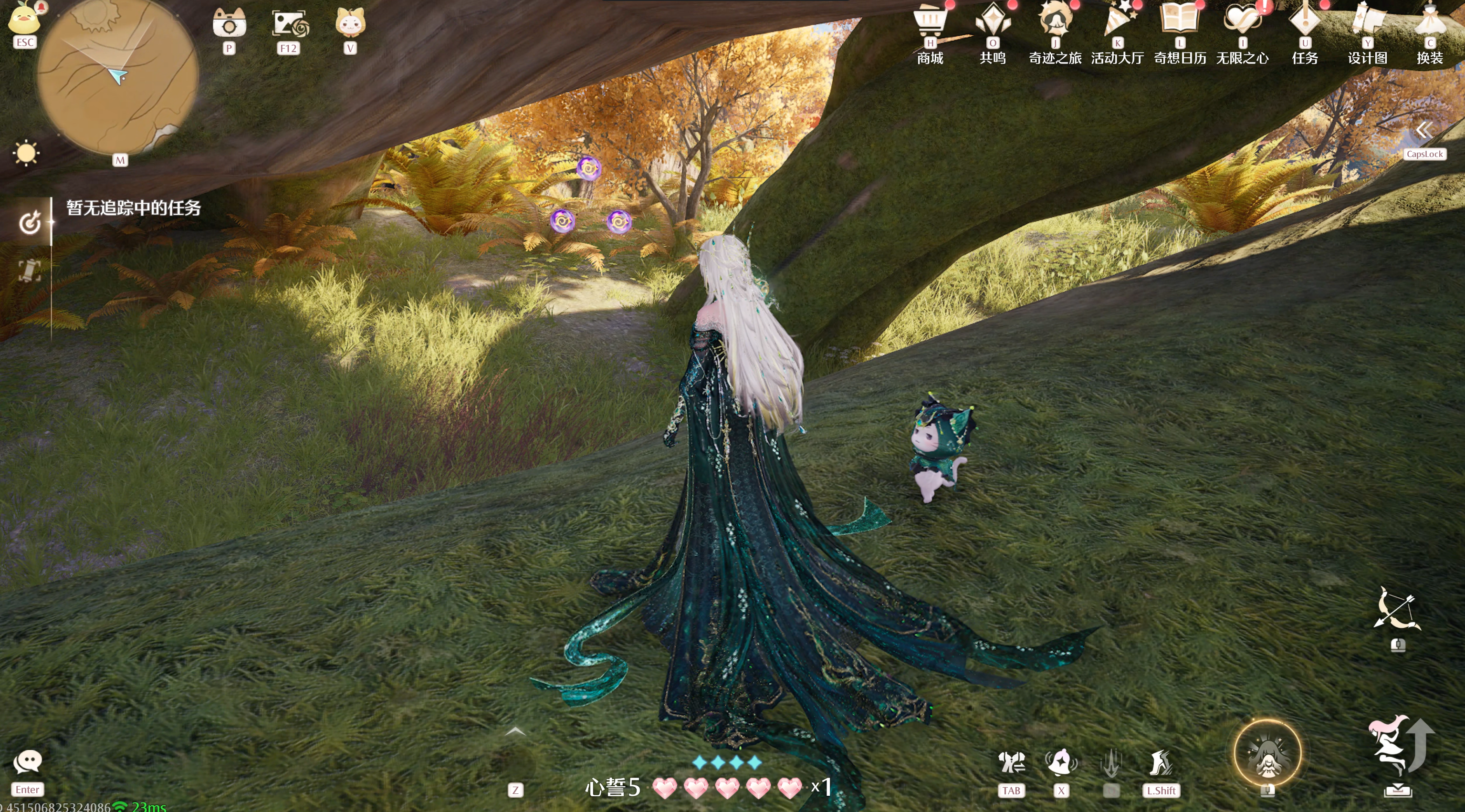Activate the glowing circular outfit ability

coord(1267,753)
